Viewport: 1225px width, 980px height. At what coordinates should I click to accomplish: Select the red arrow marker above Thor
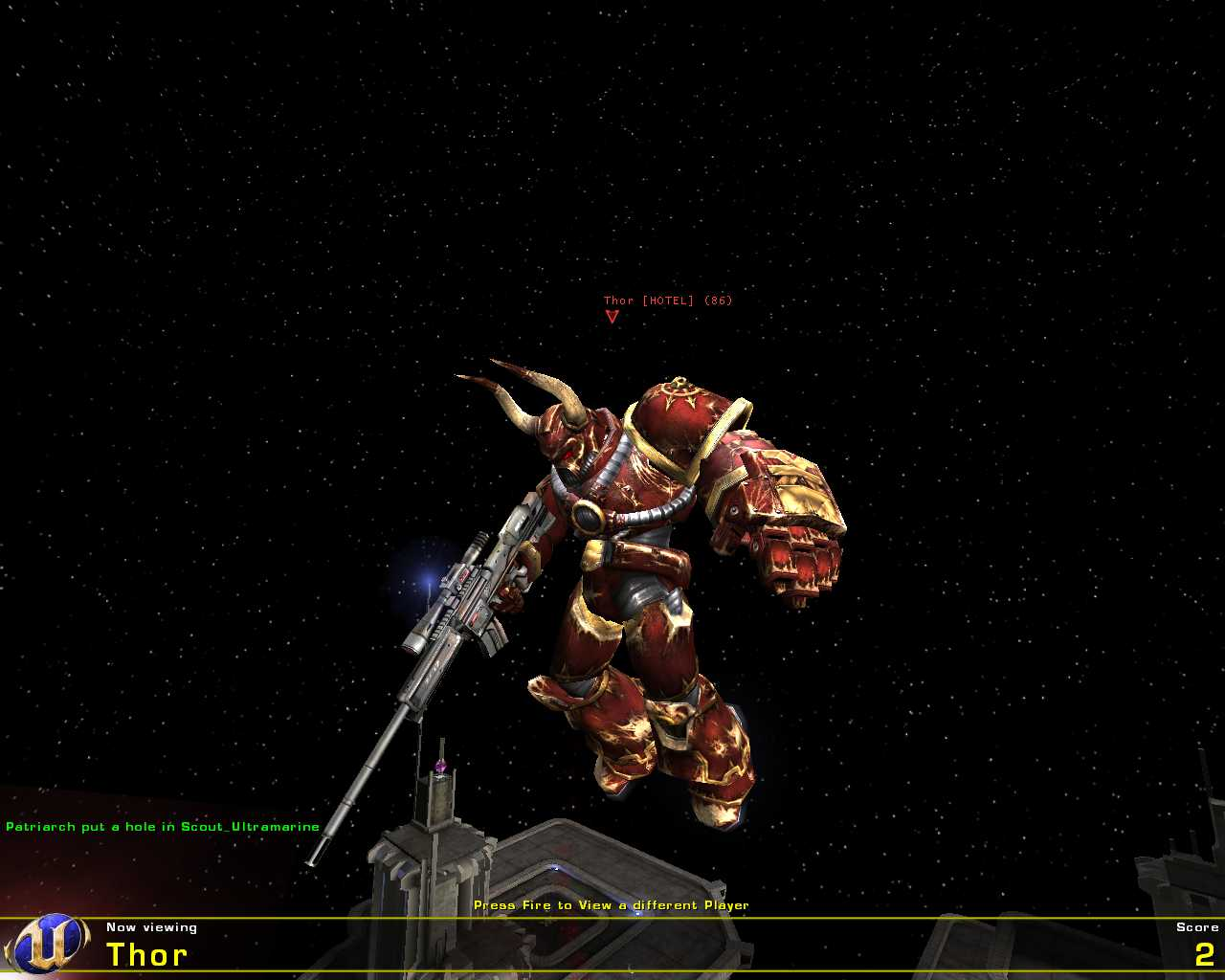tap(613, 316)
